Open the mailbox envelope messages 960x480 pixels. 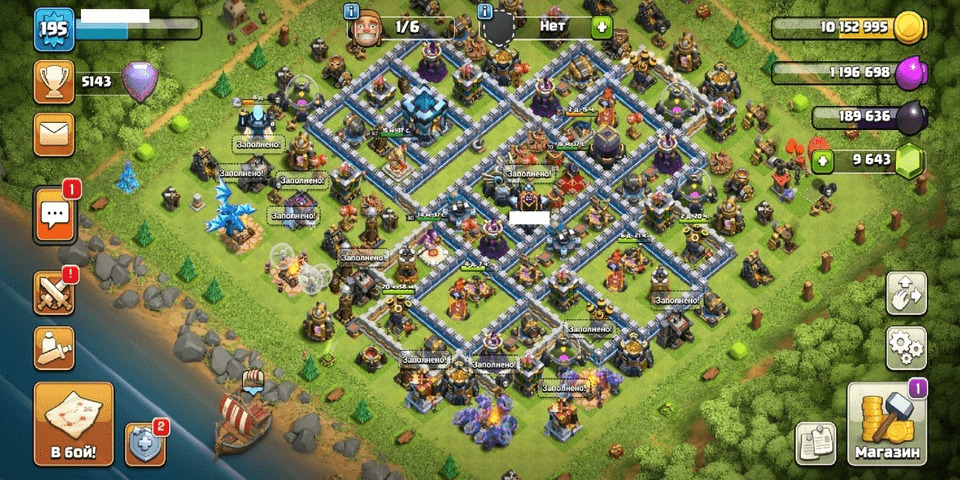(x=54, y=134)
